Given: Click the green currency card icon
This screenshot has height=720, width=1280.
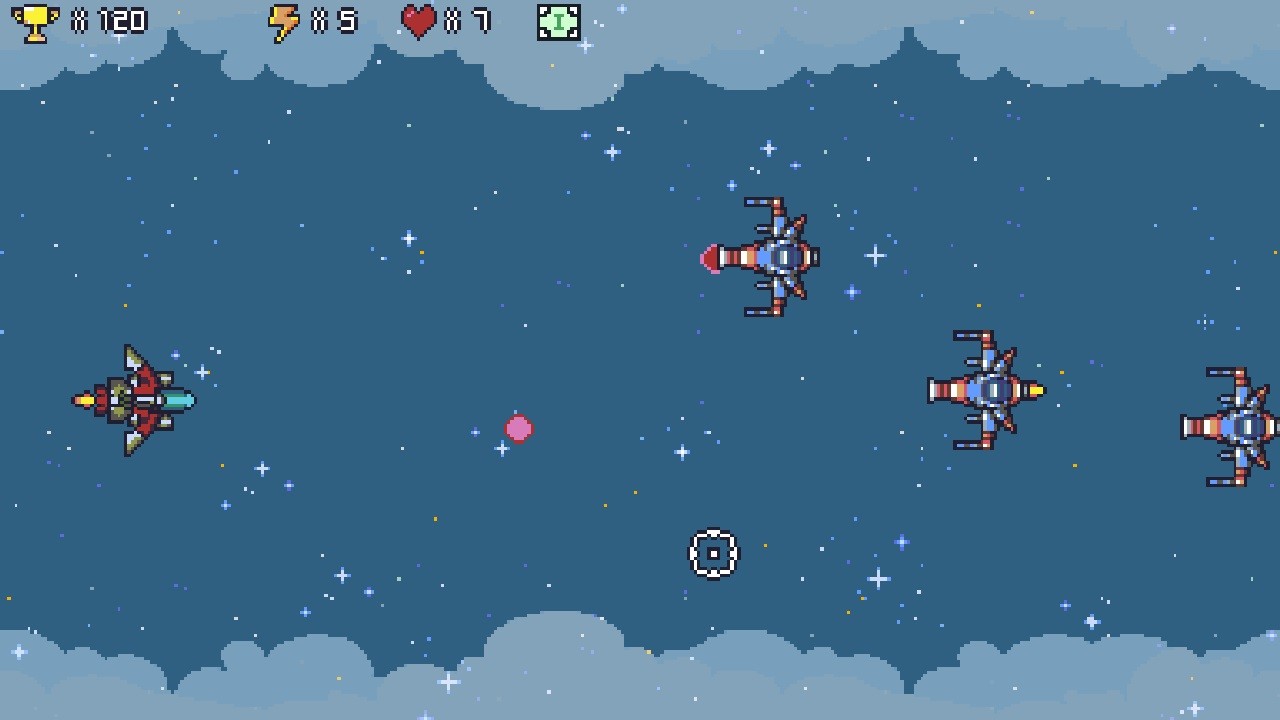Looking at the screenshot, I should tap(558, 21).
